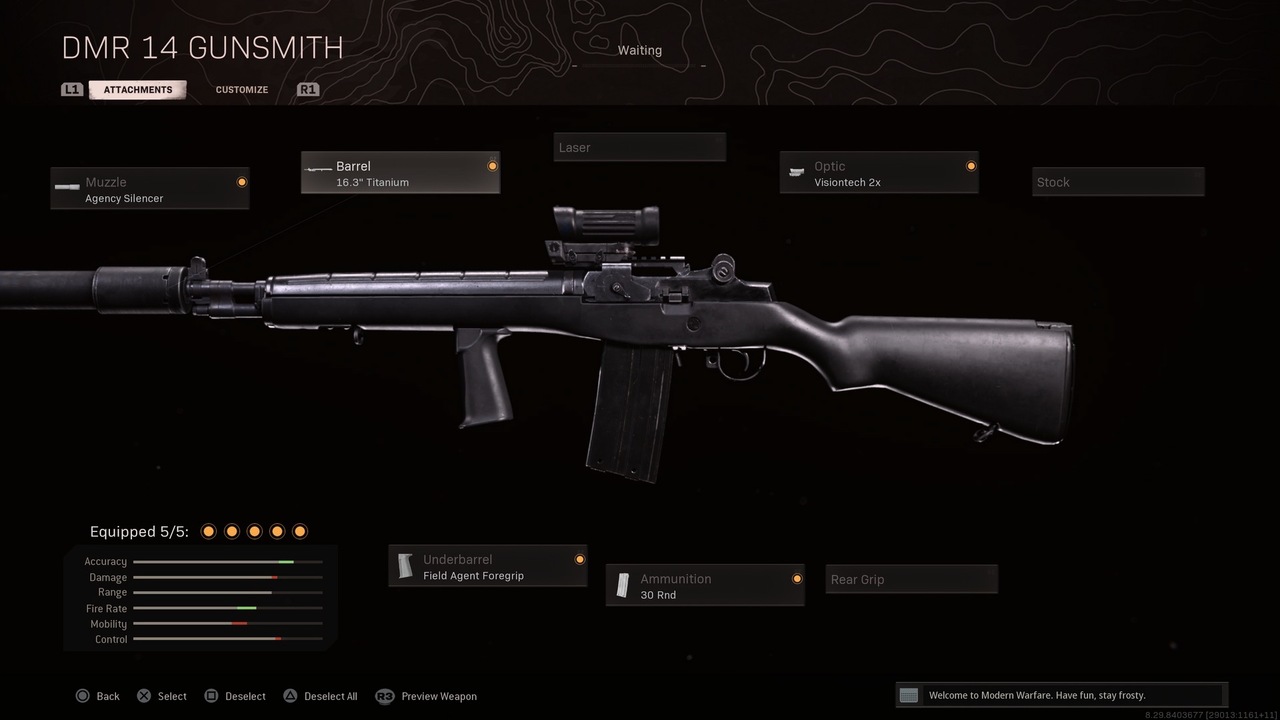Open the empty Stock attachment slot

click(1118, 182)
